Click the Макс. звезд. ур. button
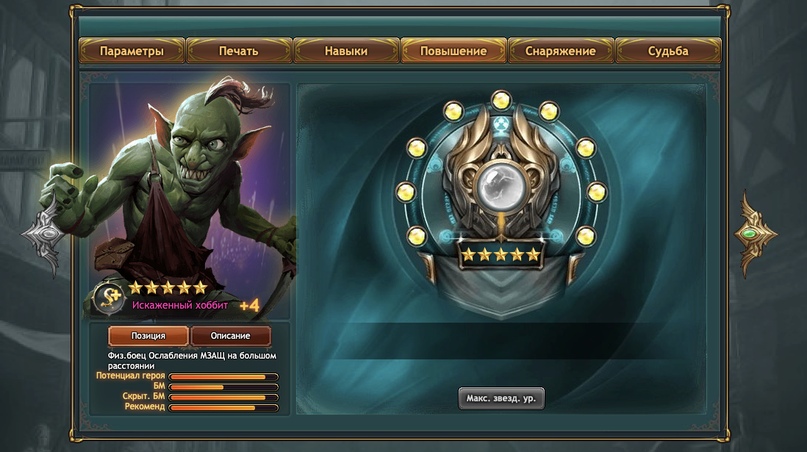Viewport: 807px width, 452px height. [501, 398]
